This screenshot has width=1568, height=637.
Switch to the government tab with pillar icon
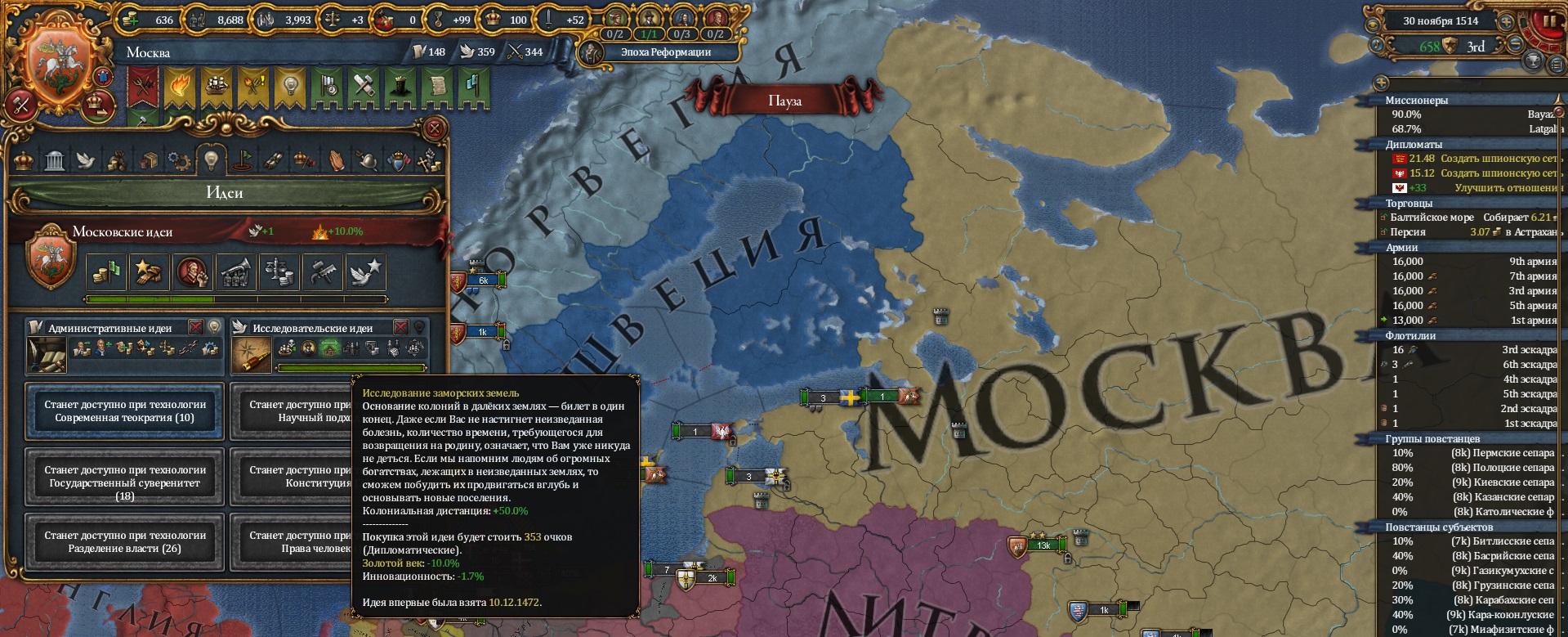pyautogui.click(x=54, y=160)
